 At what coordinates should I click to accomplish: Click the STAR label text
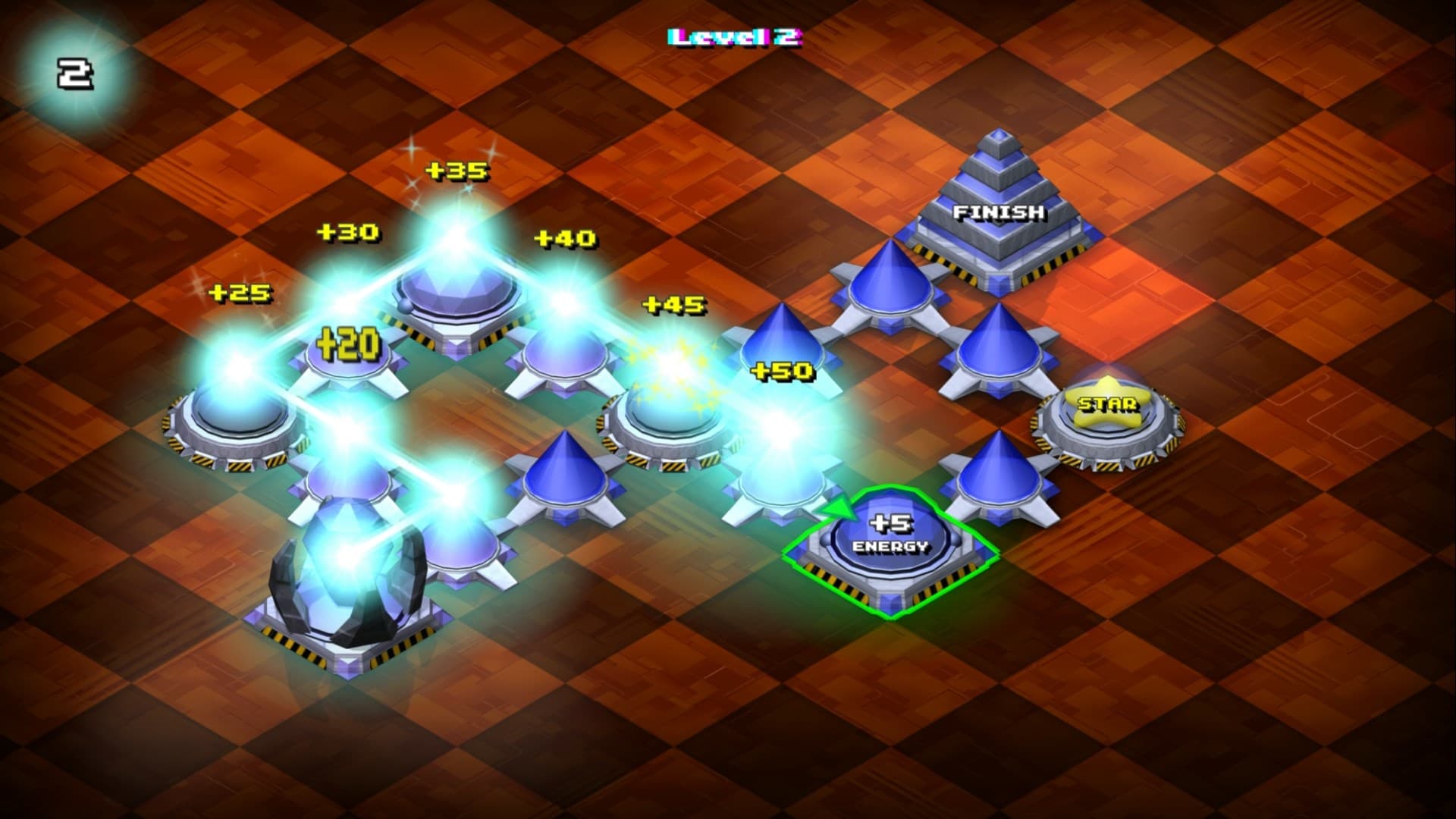point(1107,406)
